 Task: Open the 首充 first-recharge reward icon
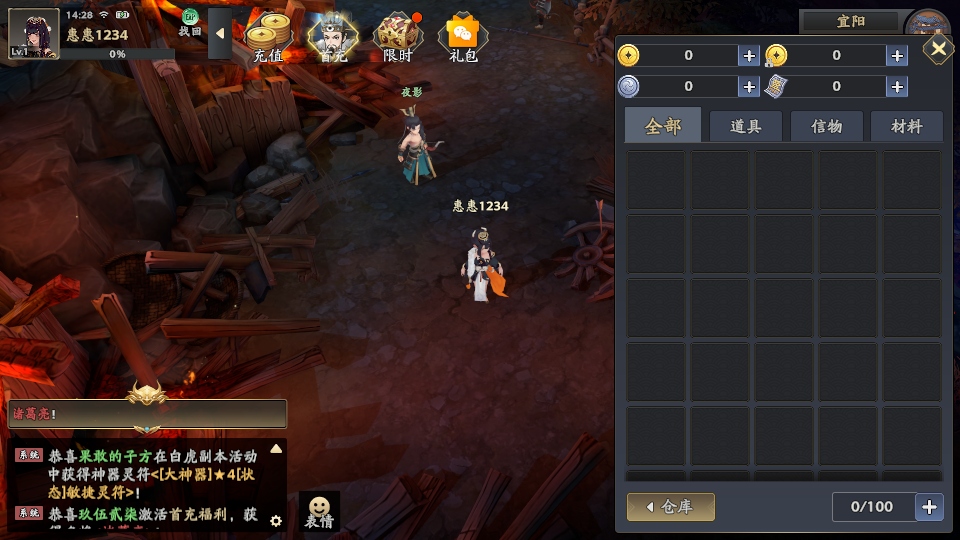tap(333, 38)
